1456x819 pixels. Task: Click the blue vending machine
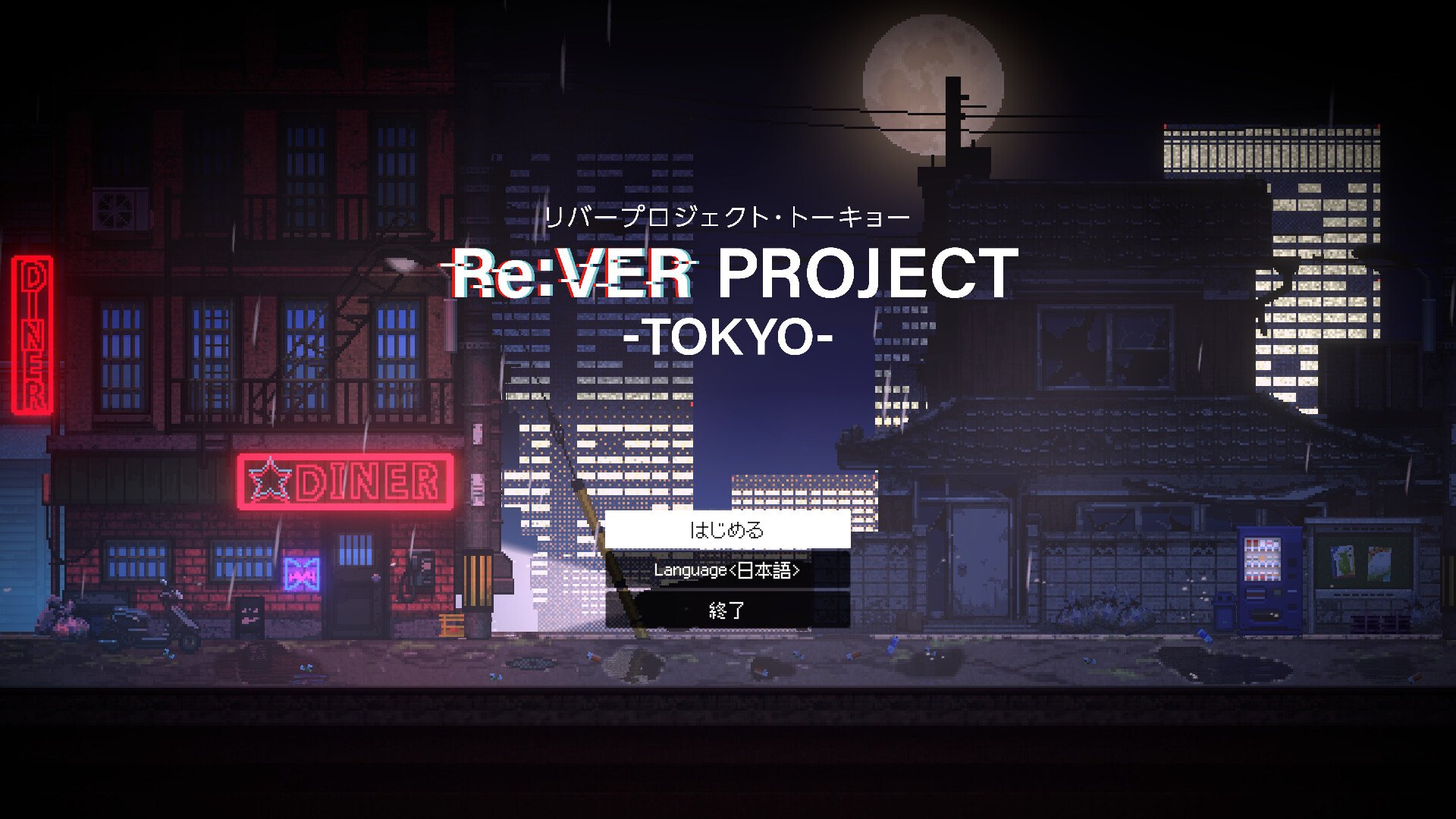[x=1269, y=579]
